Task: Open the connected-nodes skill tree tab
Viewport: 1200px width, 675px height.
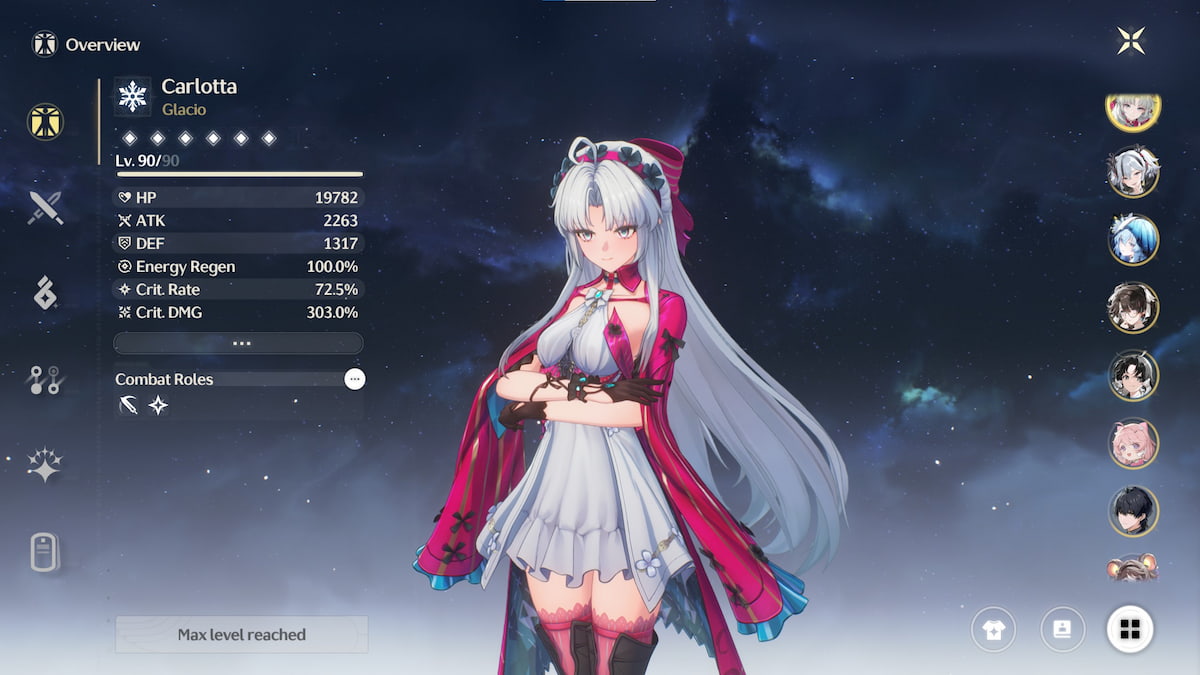Action: (x=45, y=380)
